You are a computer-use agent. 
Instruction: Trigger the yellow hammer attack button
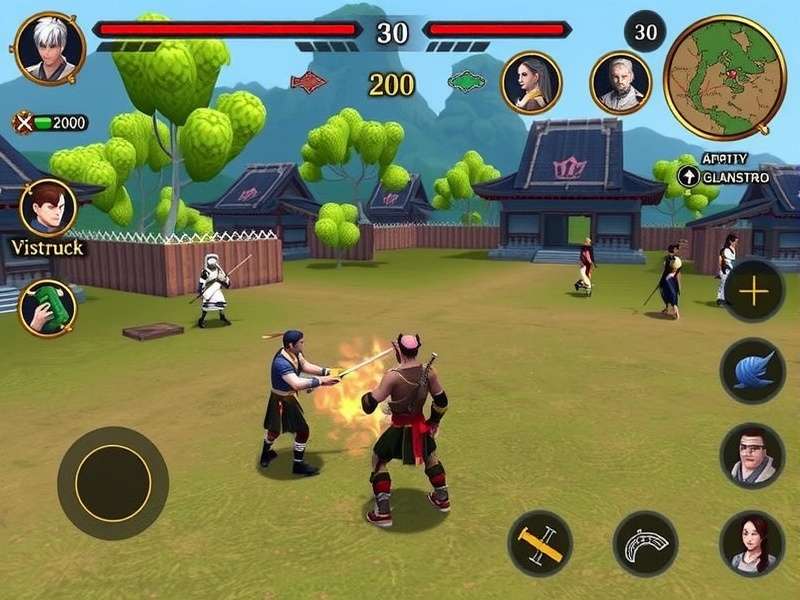pyautogui.click(x=539, y=543)
